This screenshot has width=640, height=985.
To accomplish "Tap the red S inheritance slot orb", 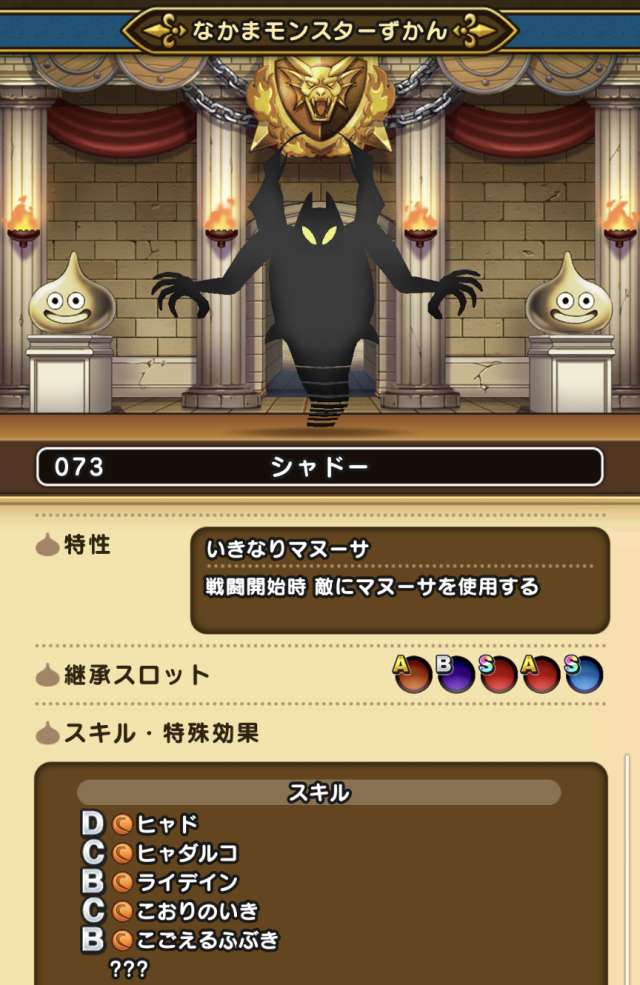I will coord(498,675).
